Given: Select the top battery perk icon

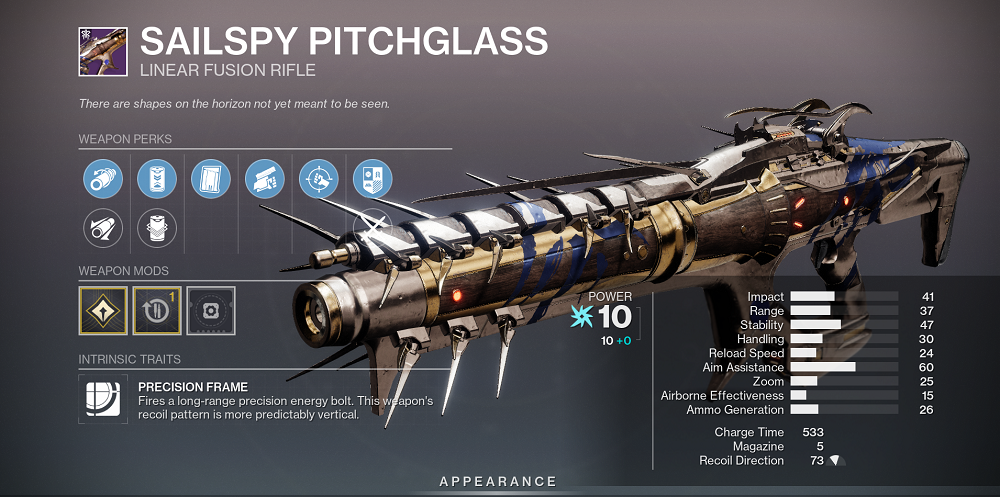Looking at the screenshot, I should [156, 180].
